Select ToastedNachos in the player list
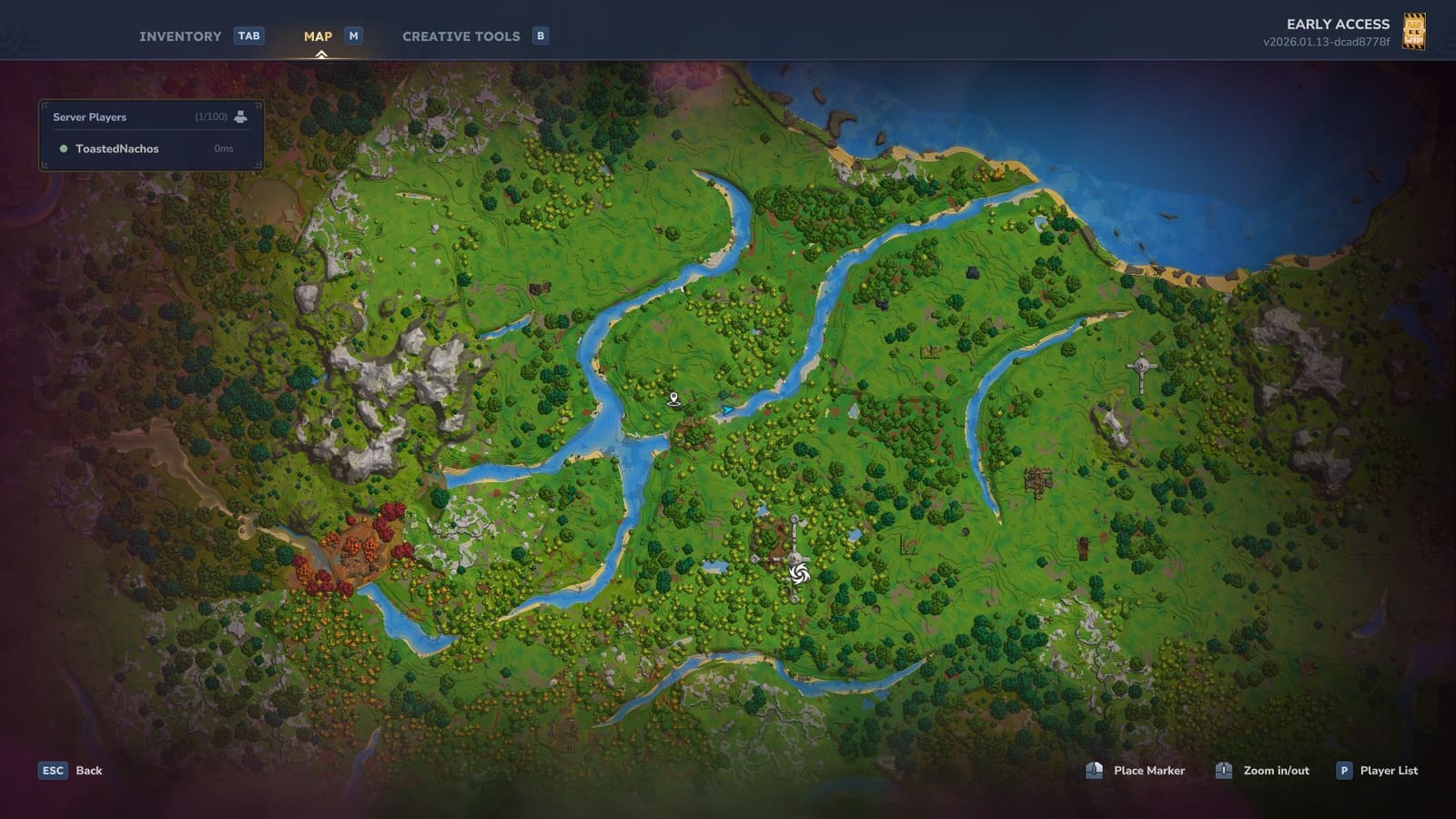Viewport: 1456px width, 819px height. click(116, 148)
